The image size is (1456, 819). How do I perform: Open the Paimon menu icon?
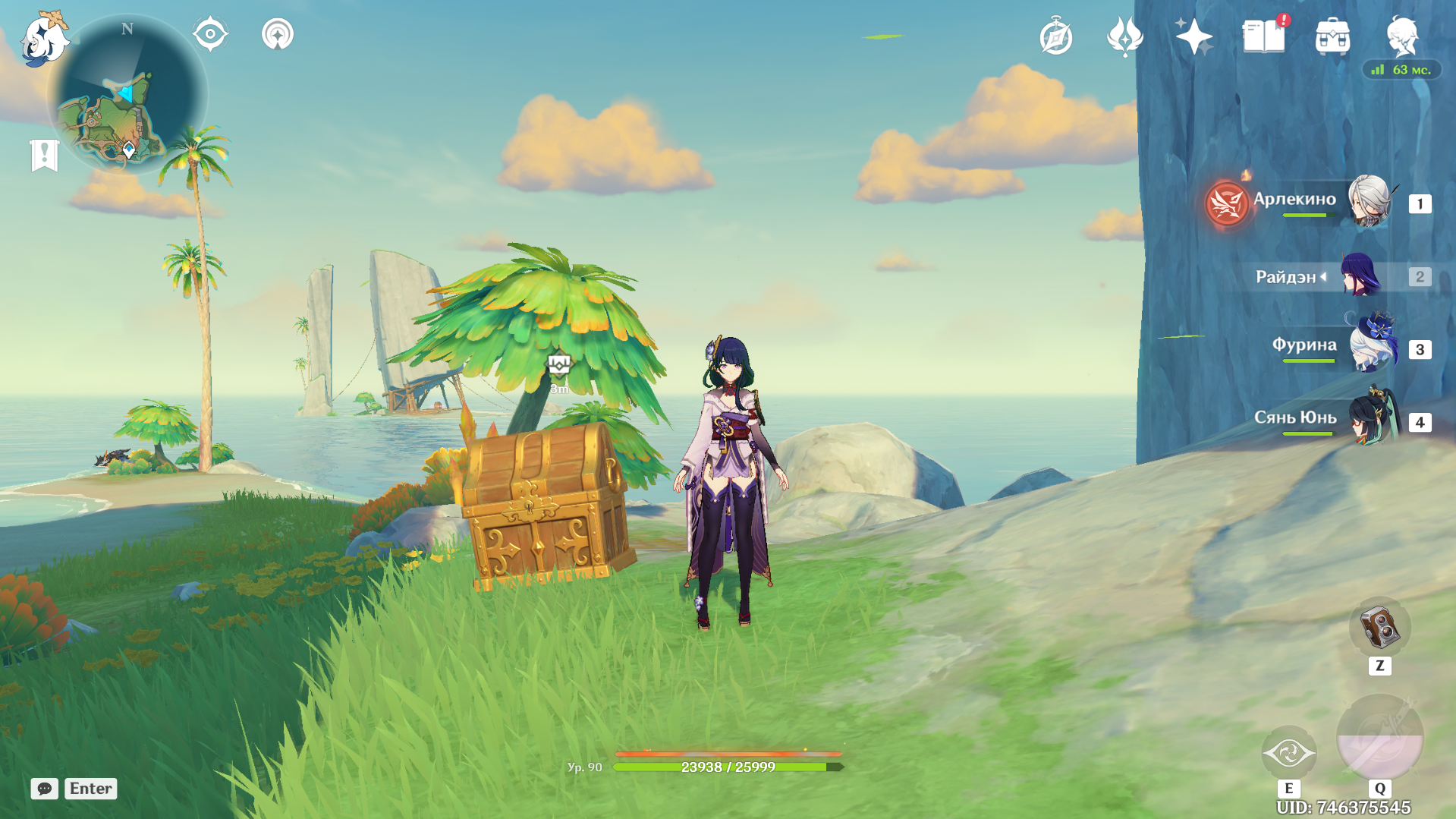(44, 38)
